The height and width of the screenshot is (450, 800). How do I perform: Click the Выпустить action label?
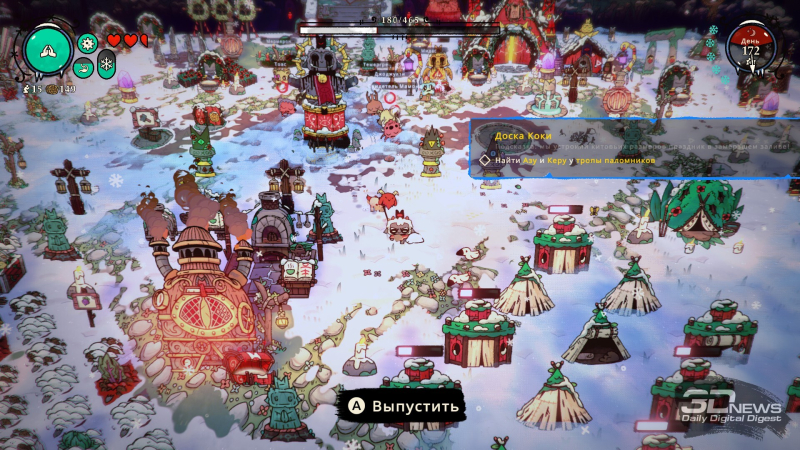pos(406,406)
